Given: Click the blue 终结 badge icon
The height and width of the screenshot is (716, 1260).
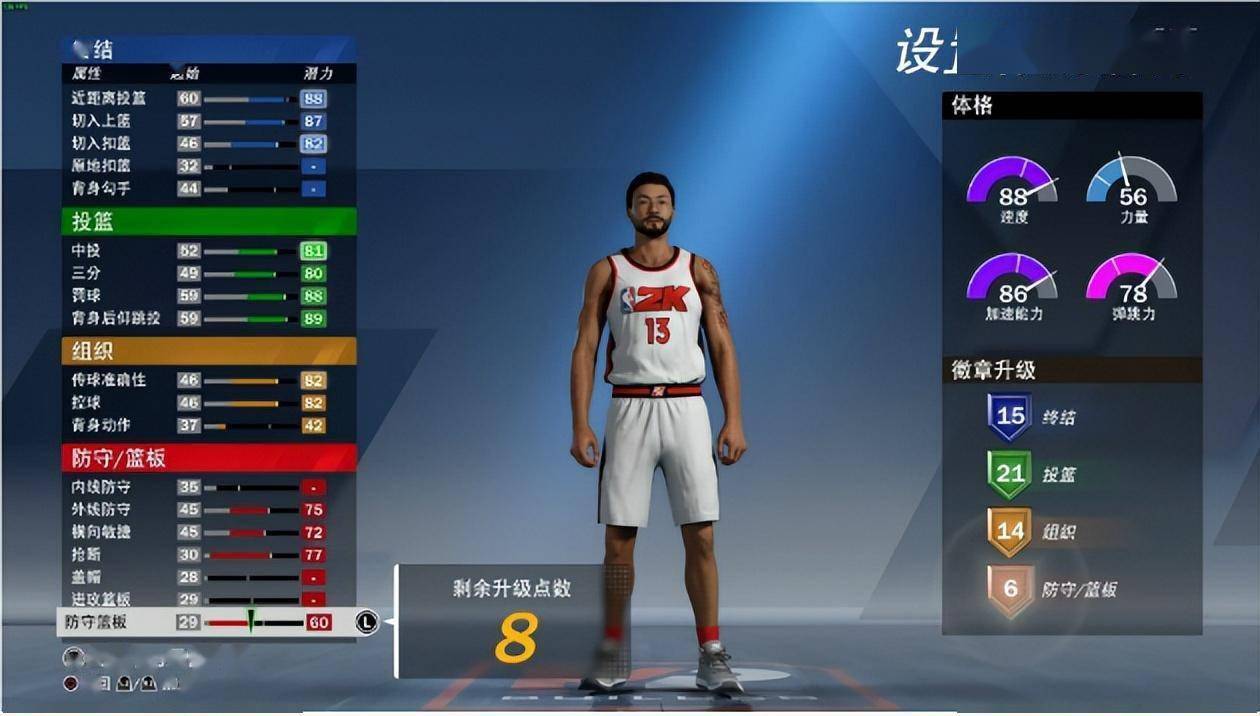Looking at the screenshot, I should 1010,417.
